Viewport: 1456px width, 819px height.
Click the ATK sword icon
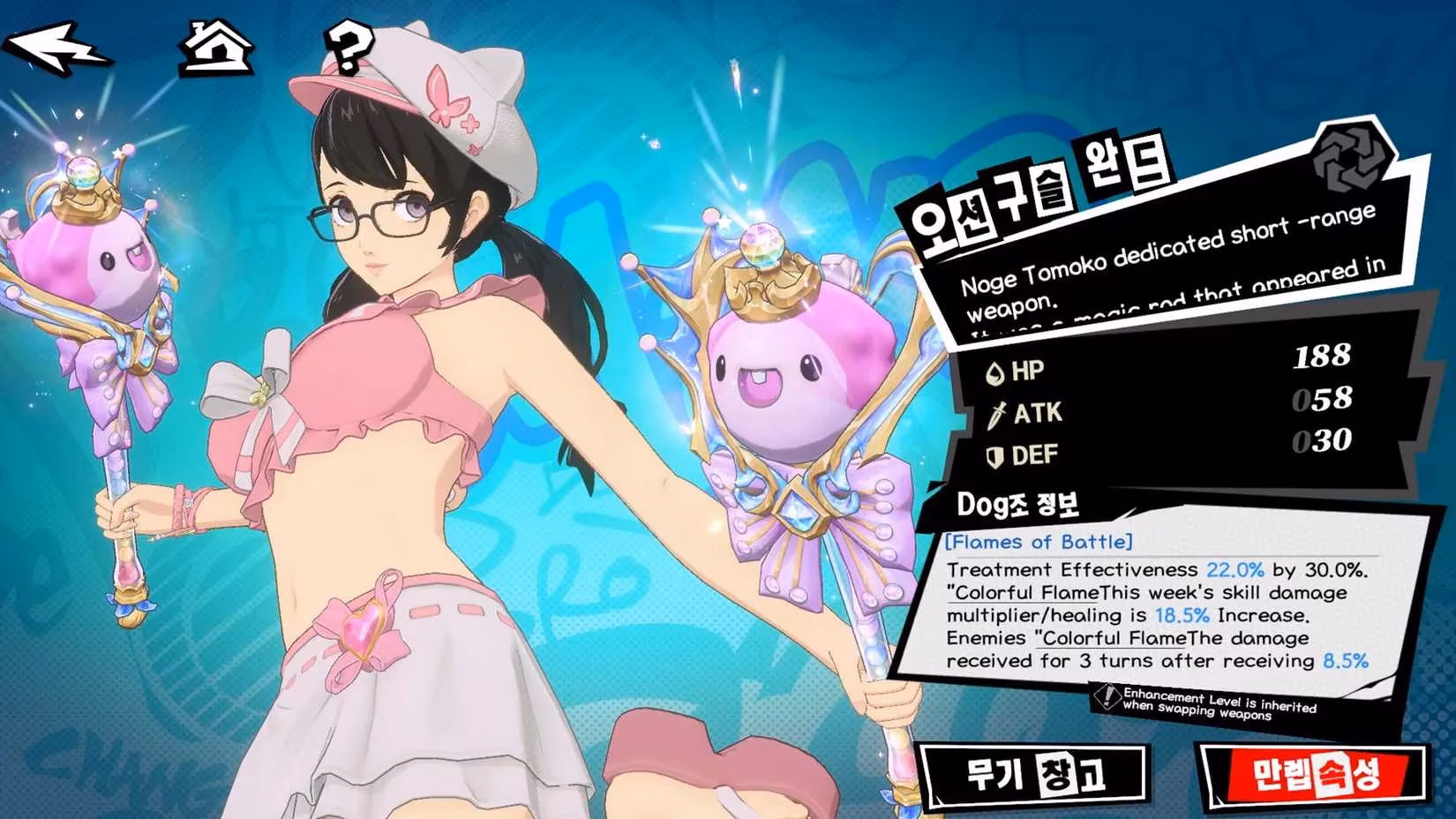(x=997, y=413)
